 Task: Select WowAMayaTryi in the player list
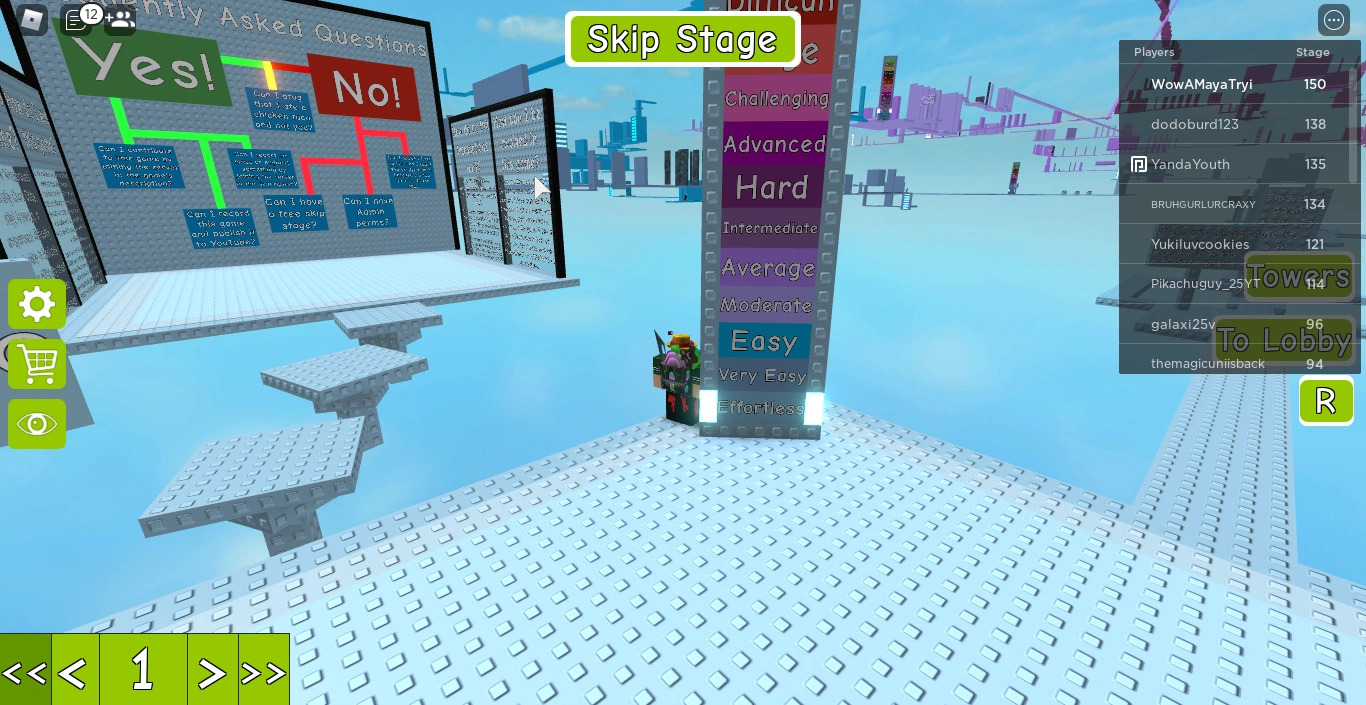tap(1201, 84)
